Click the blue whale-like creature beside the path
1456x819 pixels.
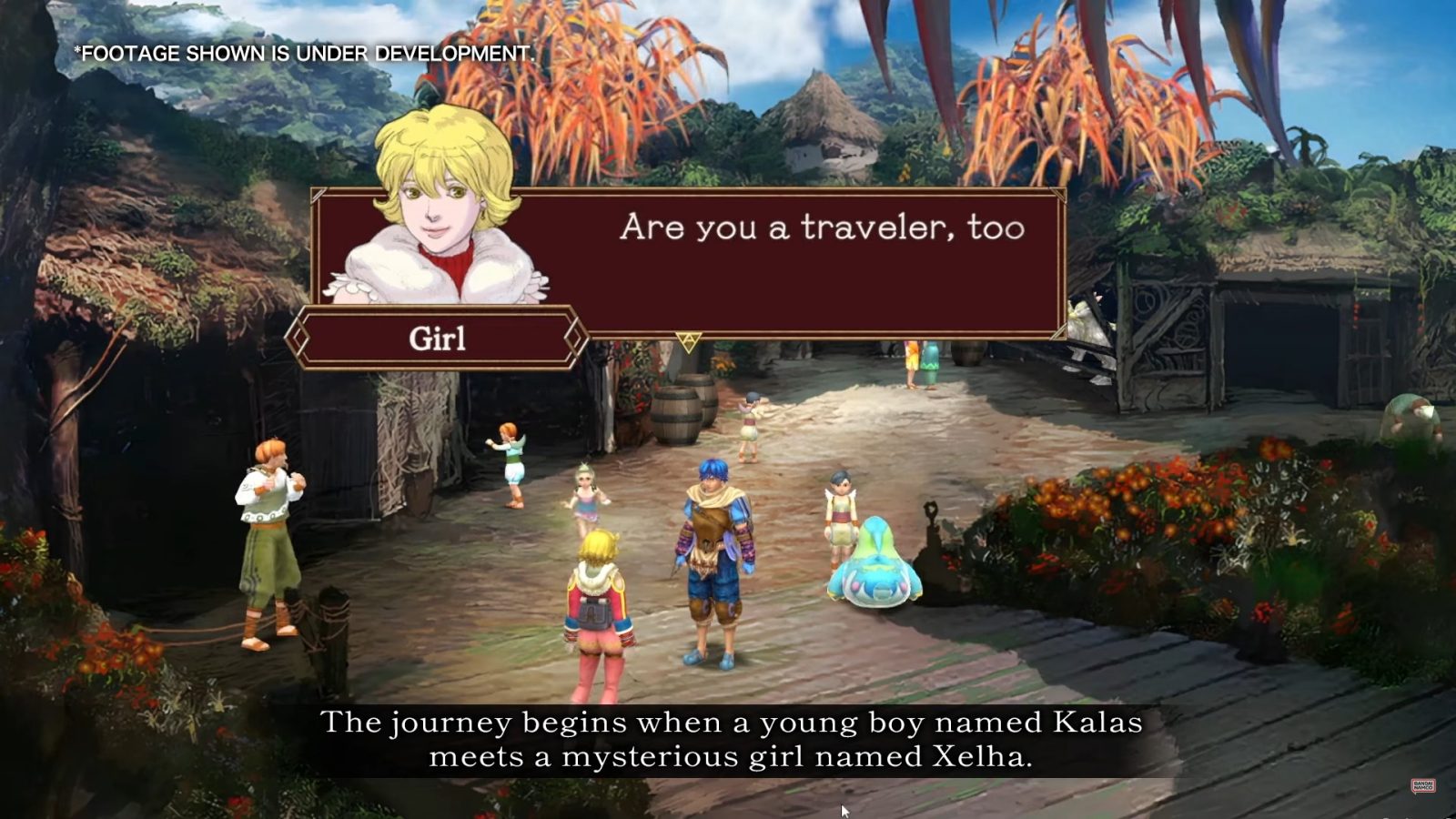point(874,564)
